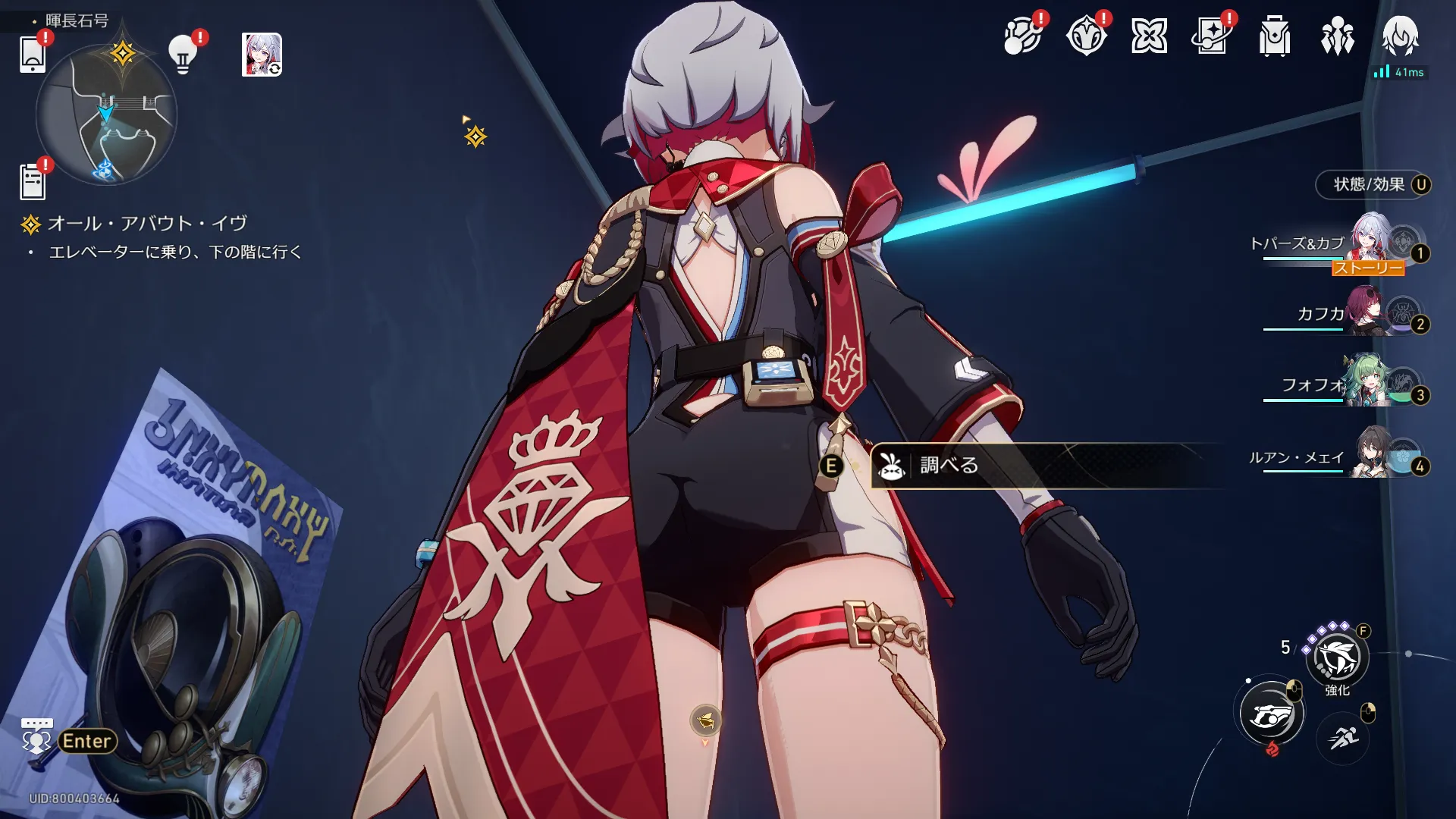Open the team setup icon
The height and width of the screenshot is (819, 1456).
(x=1337, y=36)
